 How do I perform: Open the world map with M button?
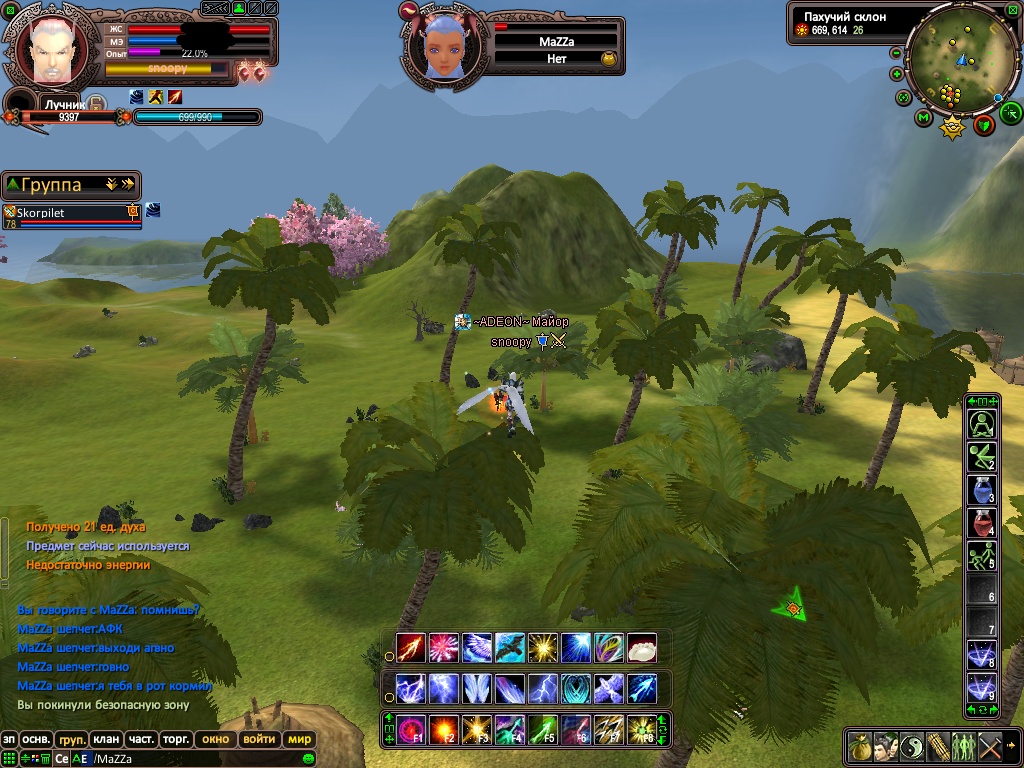tap(923, 117)
